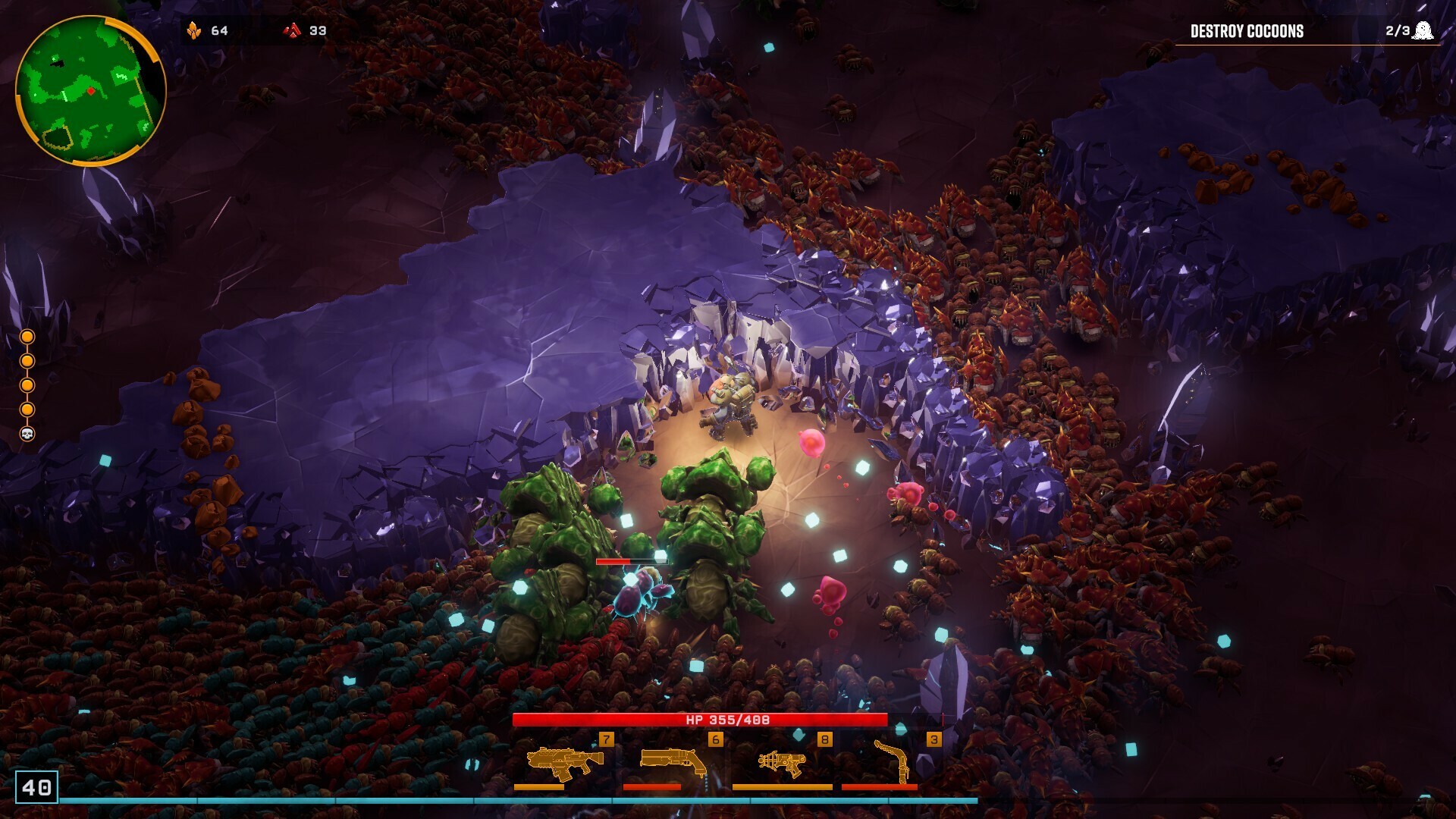Toggle the first milestone dot on left track
This screenshot has height=819, width=1456.
coord(27,337)
